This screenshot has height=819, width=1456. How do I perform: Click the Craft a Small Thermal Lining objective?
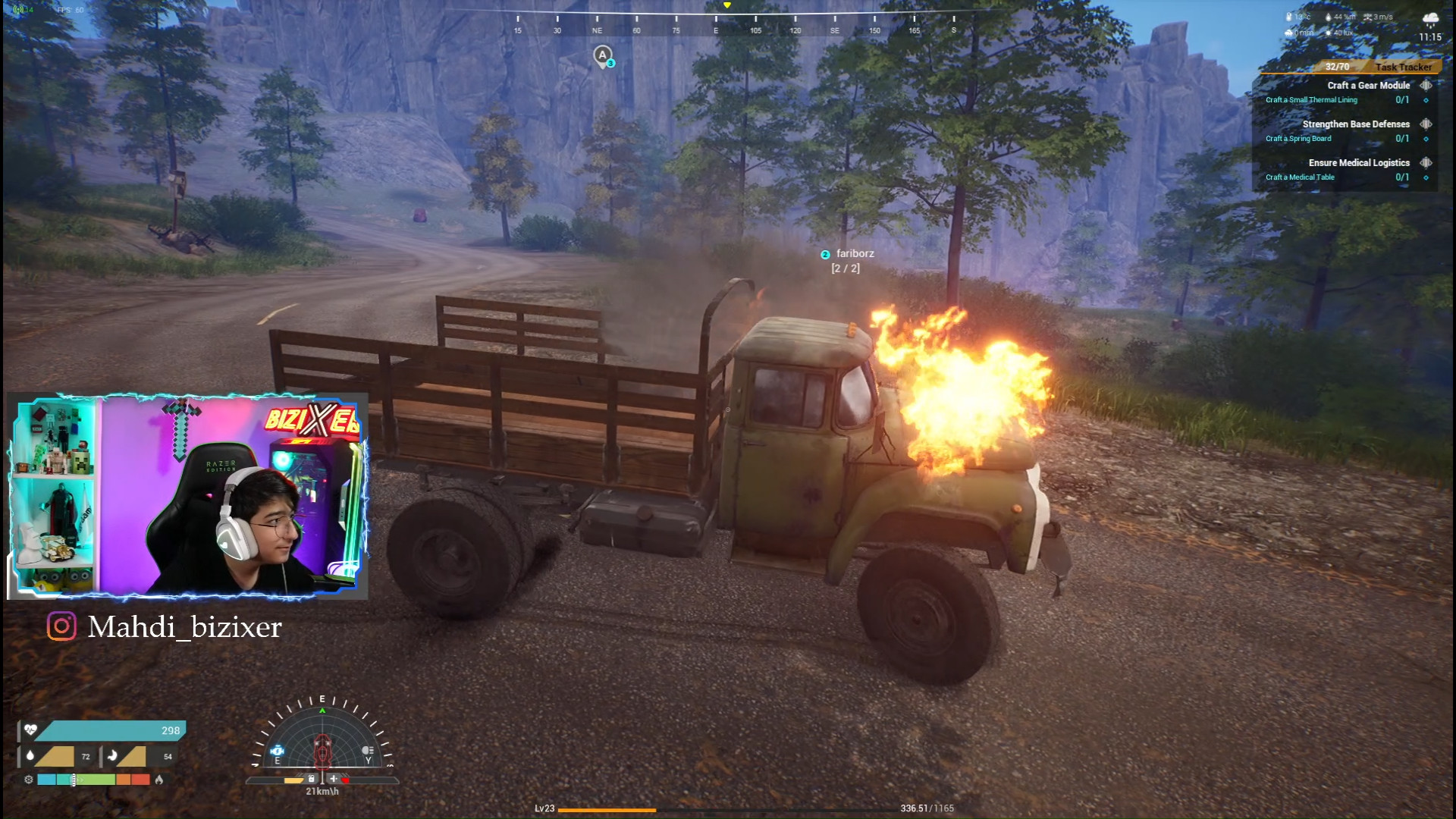1311,100
